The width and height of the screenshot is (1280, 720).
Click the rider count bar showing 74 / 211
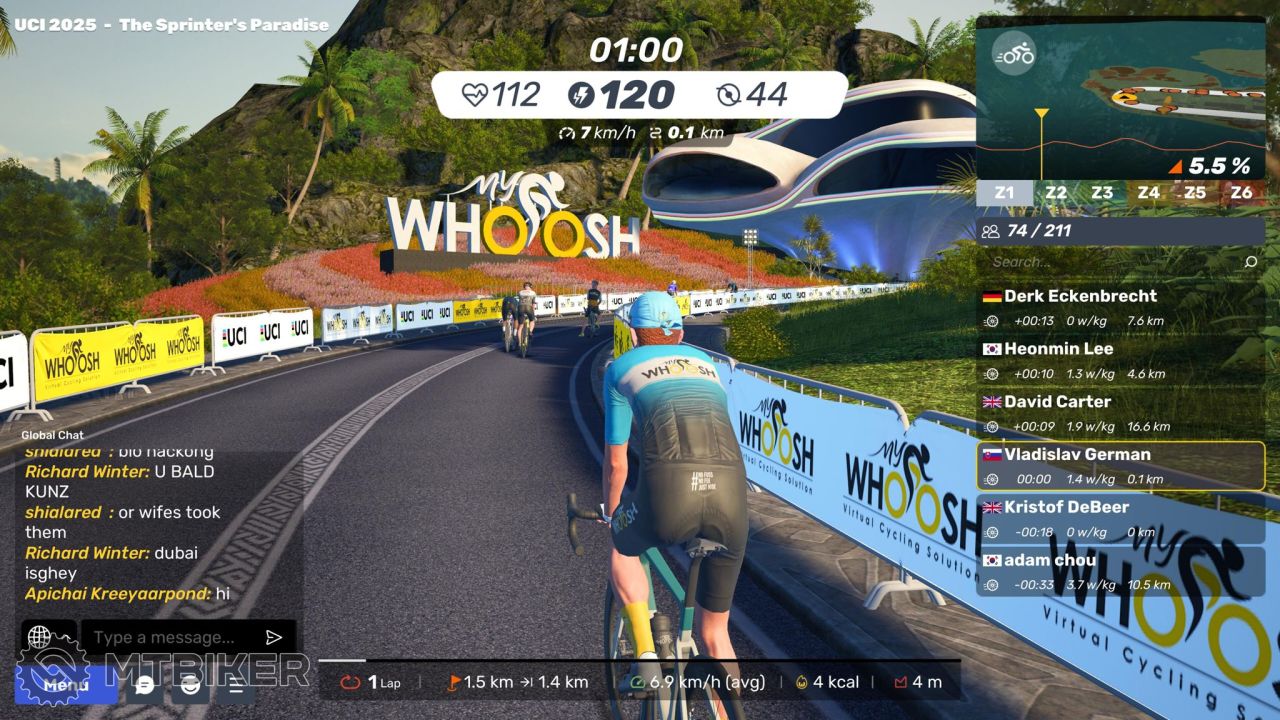click(x=1120, y=231)
